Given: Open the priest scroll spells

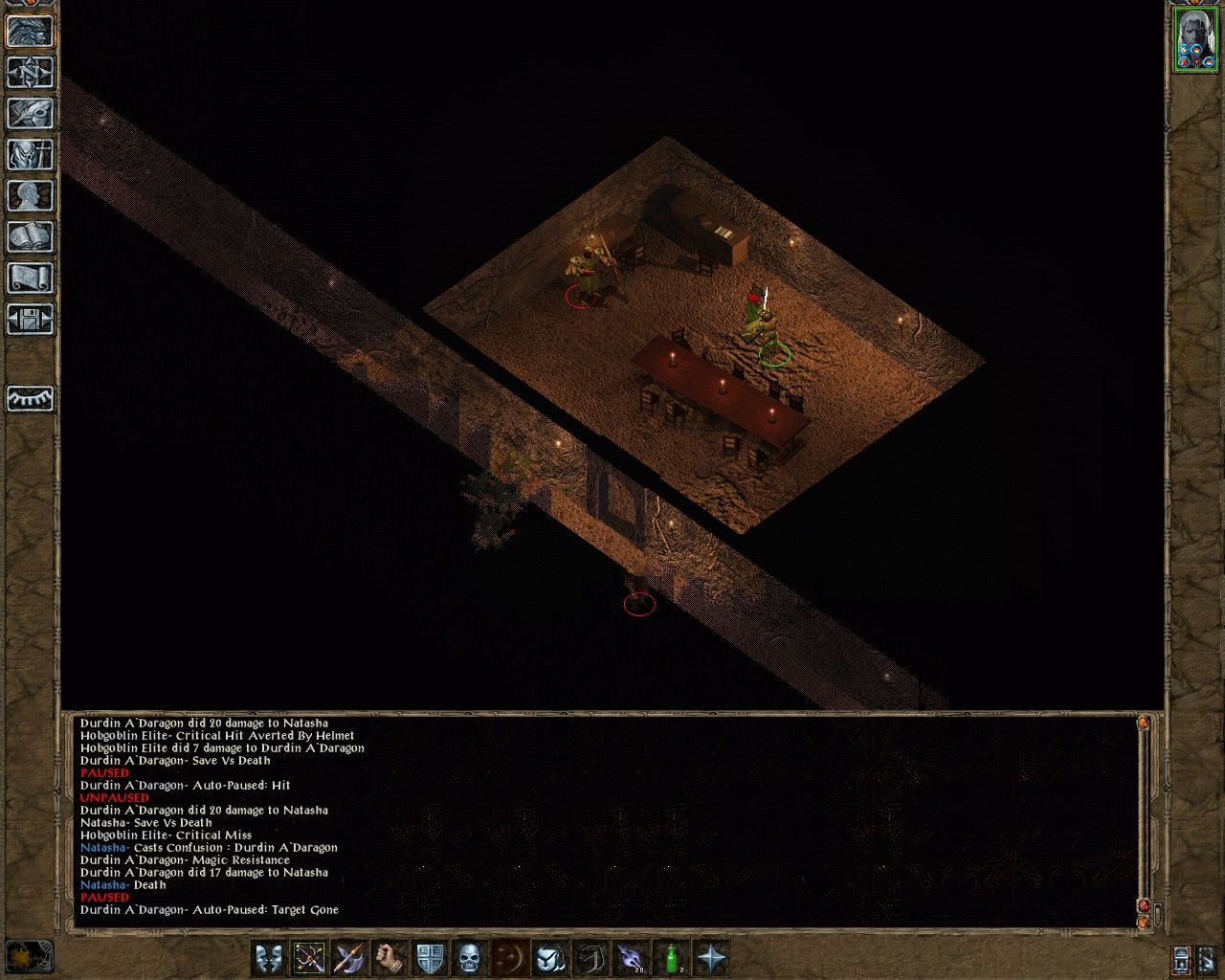Looking at the screenshot, I should coord(31,276).
